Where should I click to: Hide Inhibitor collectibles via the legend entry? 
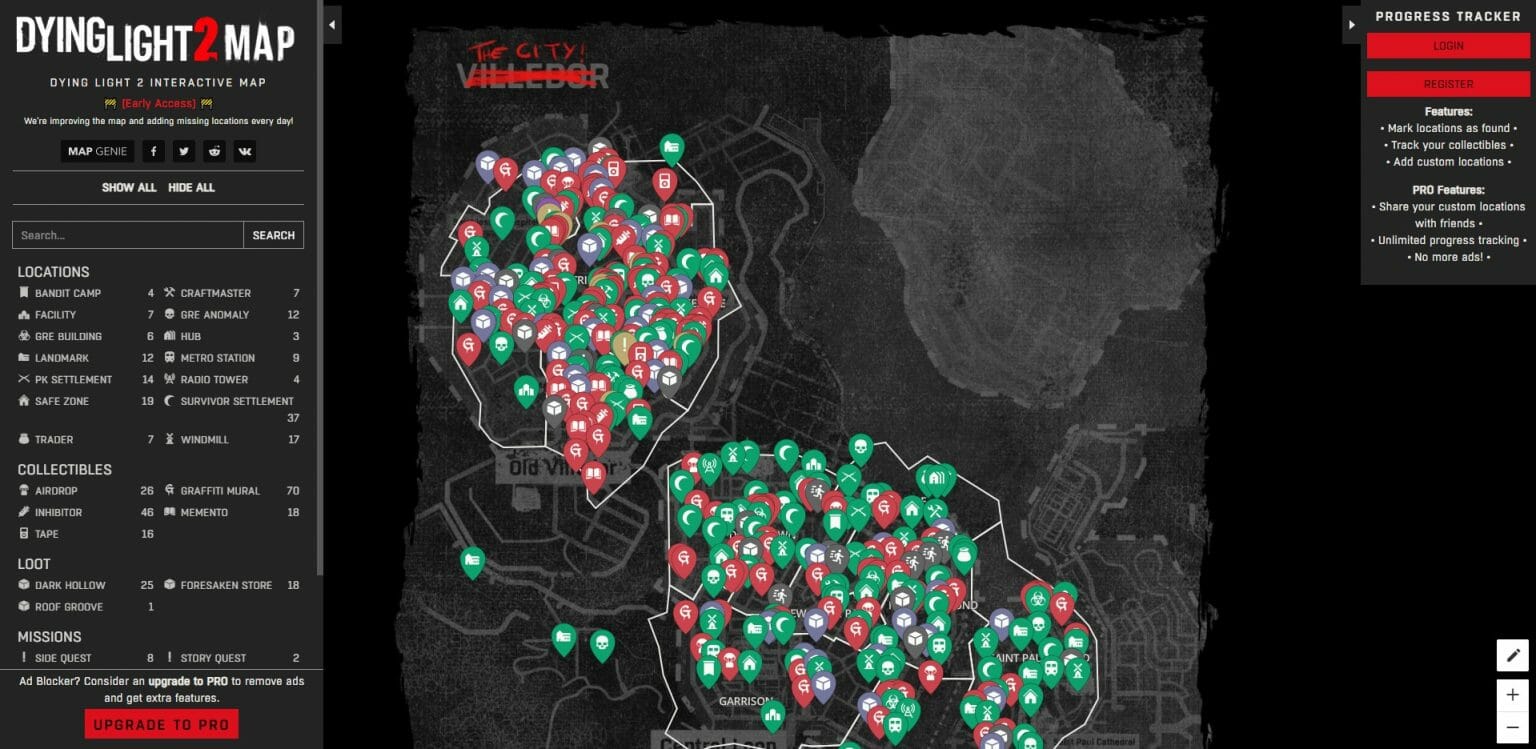pos(60,512)
